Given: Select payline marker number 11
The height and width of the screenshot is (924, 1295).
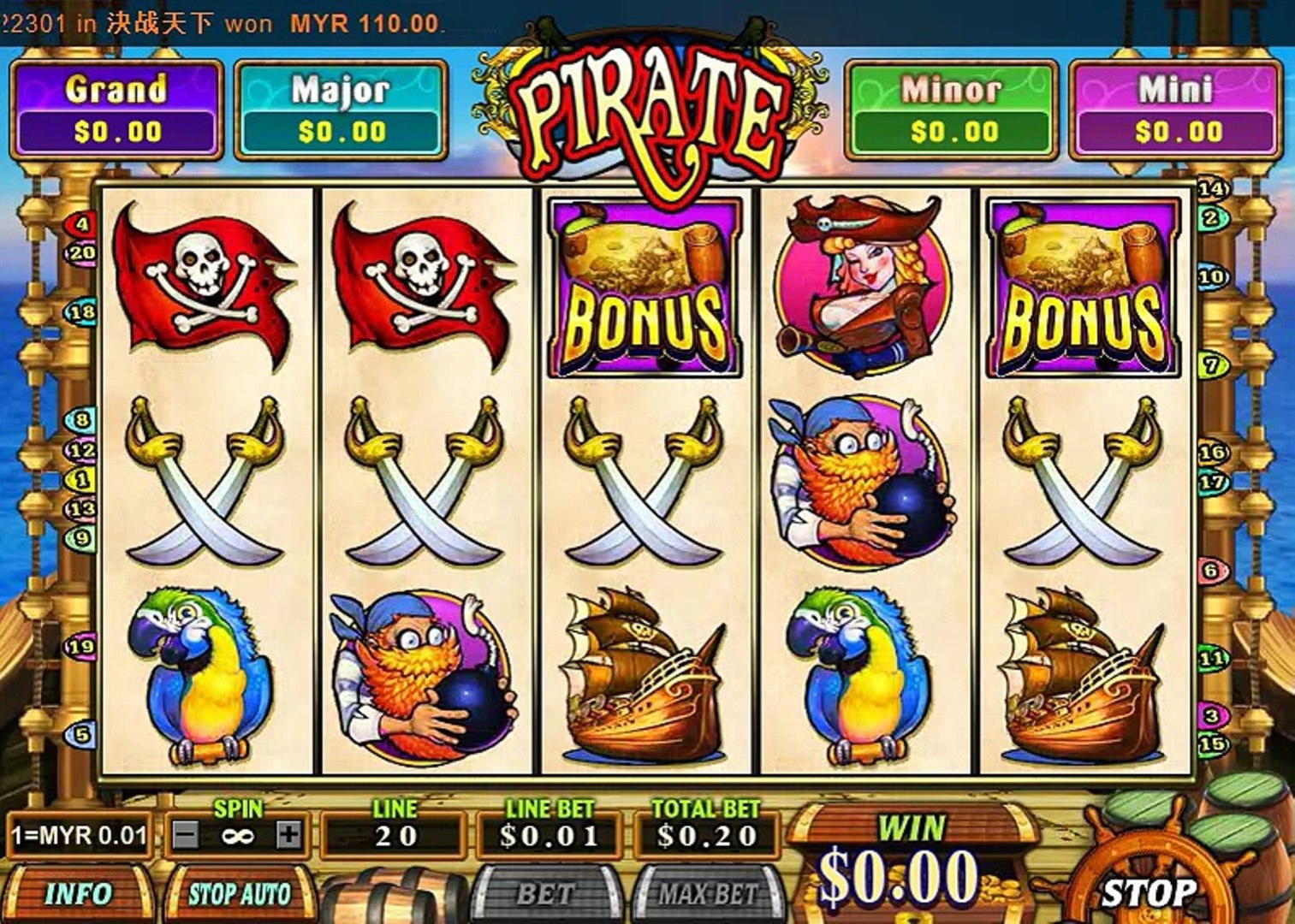Looking at the screenshot, I should (x=1212, y=659).
